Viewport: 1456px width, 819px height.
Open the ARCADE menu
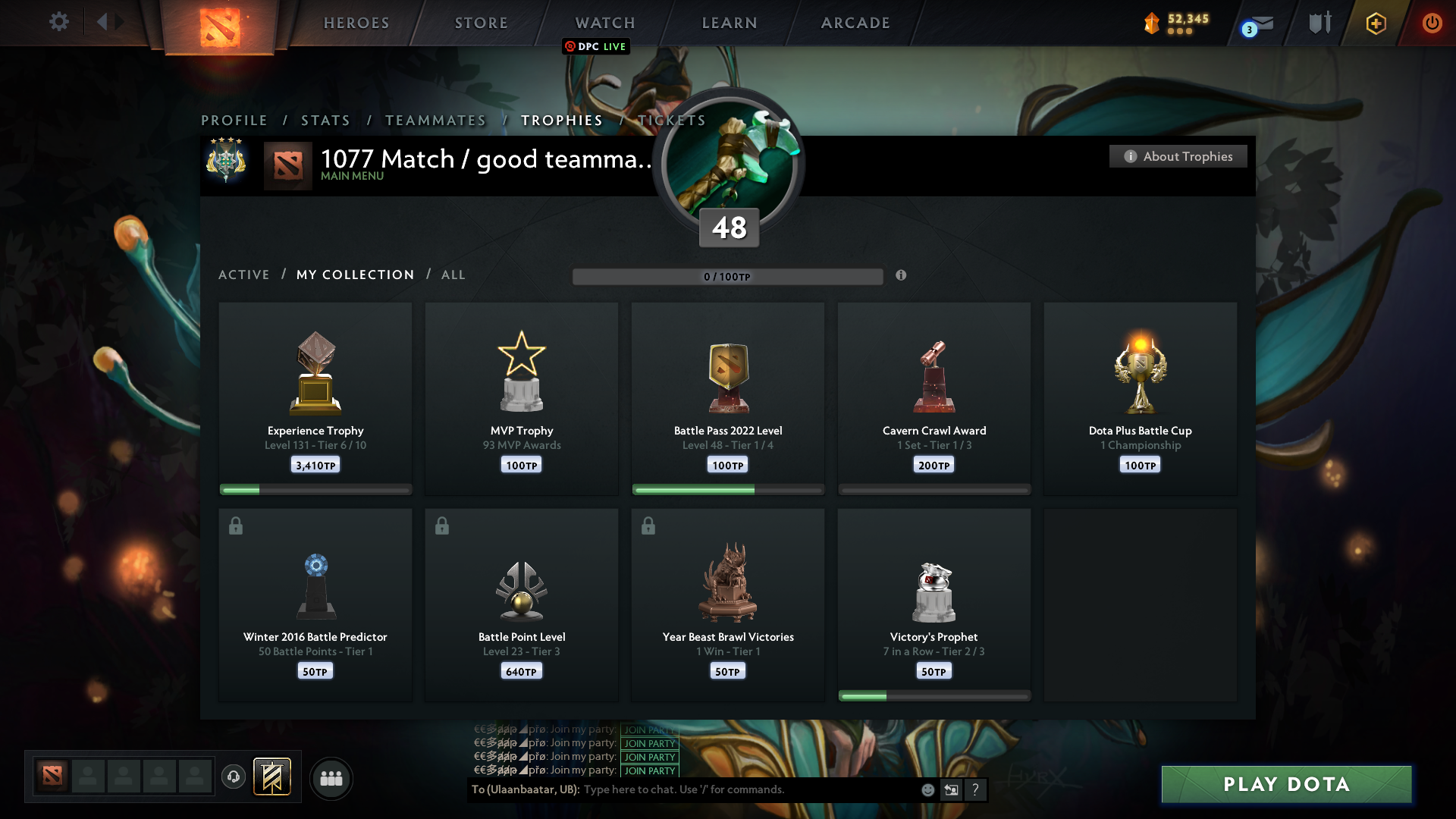(855, 23)
